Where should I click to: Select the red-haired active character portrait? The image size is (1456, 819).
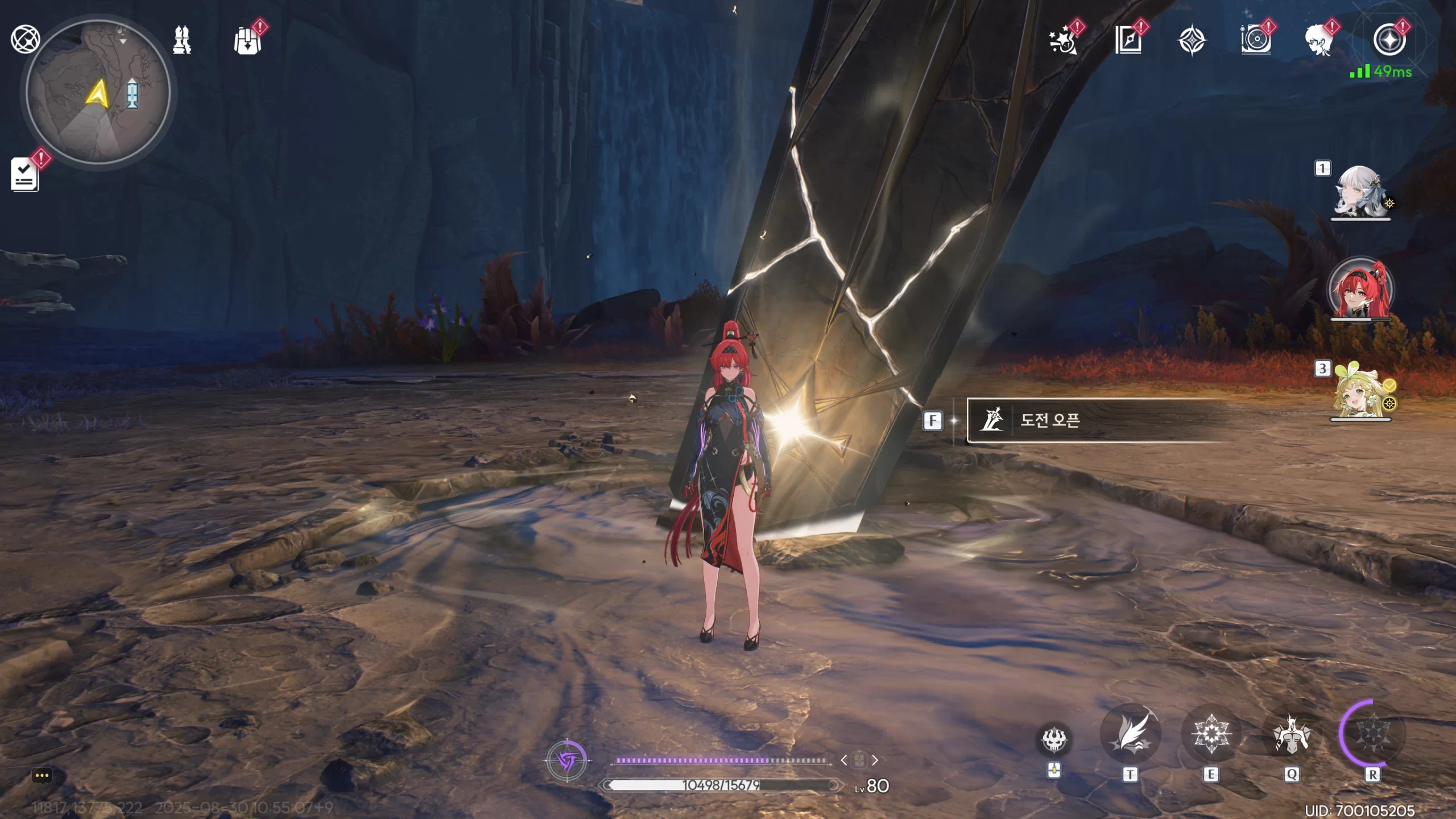1360,290
